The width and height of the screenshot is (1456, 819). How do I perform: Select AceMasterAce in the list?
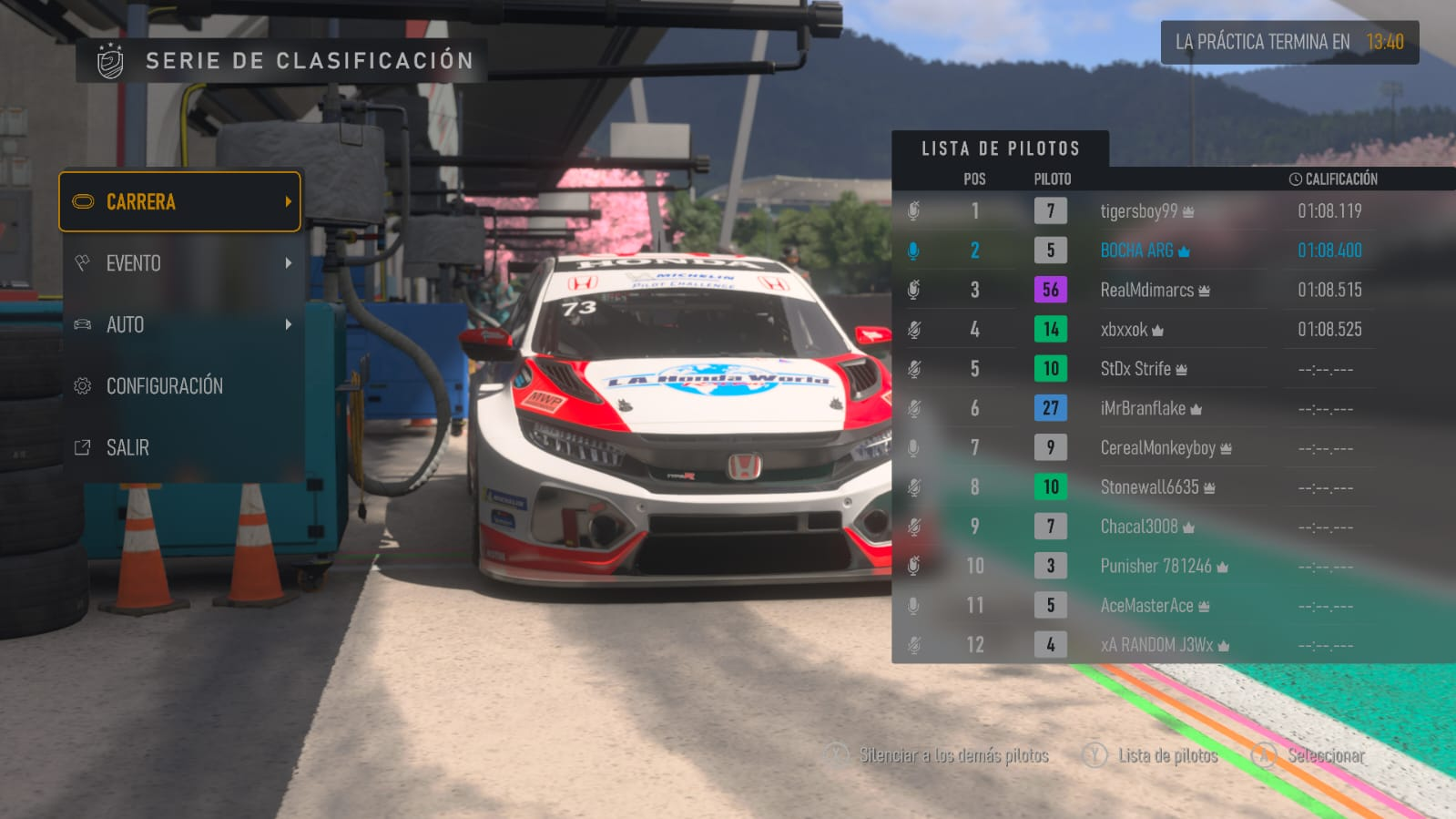(1146, 606)
